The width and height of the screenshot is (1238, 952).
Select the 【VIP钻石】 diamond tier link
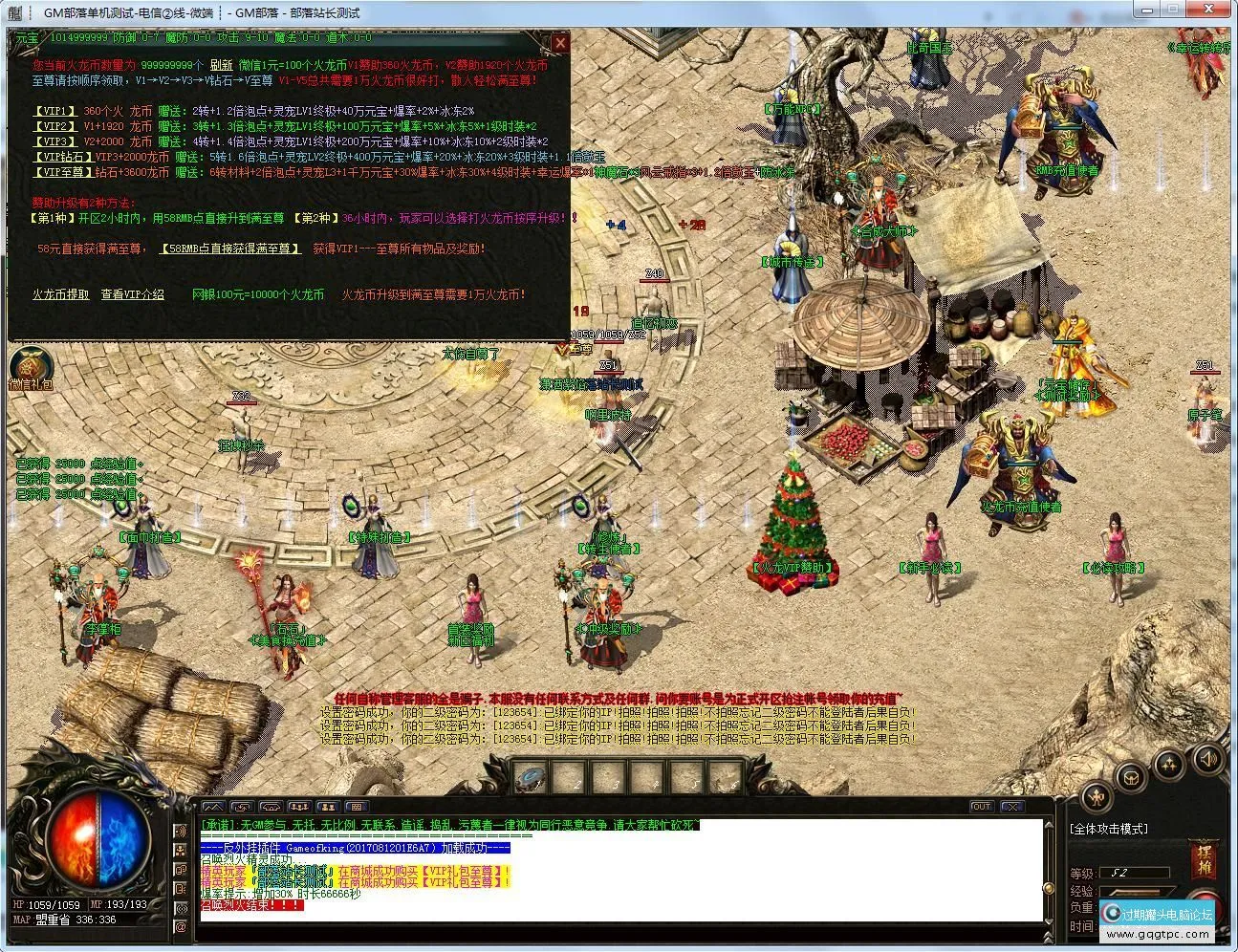tap(61, 158)
